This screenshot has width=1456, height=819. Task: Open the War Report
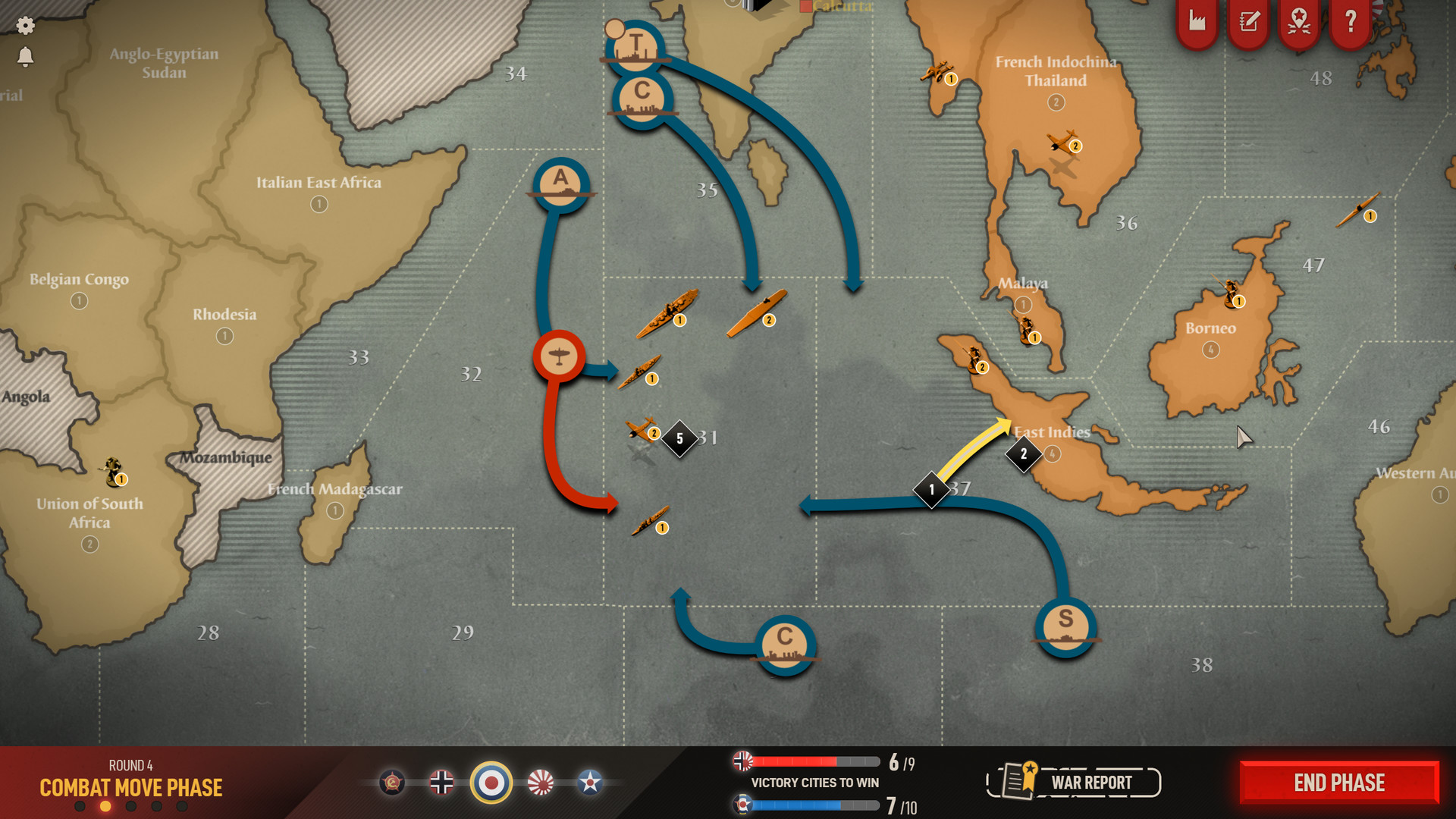click(x=1074, y=782)
